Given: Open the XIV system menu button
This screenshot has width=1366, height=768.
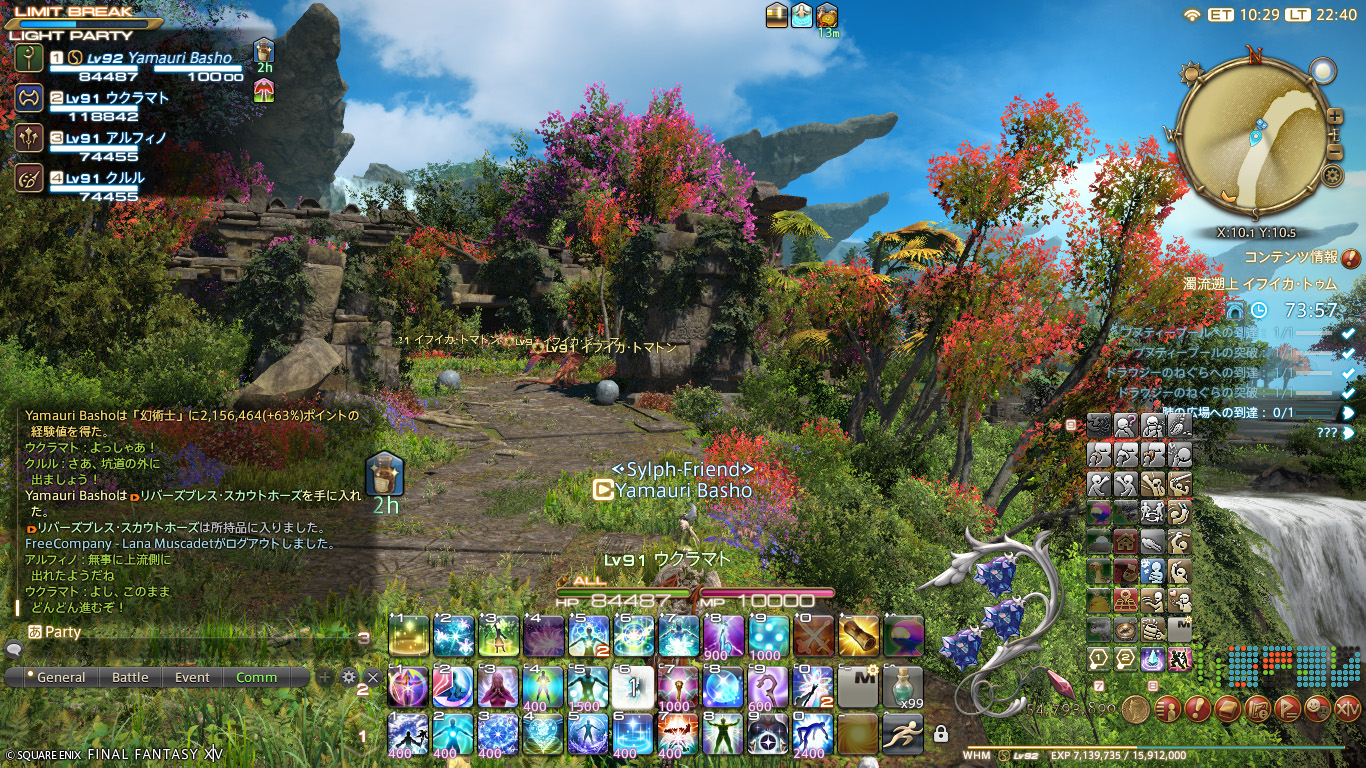Looking at the screenshot, I should (1349, 709).
